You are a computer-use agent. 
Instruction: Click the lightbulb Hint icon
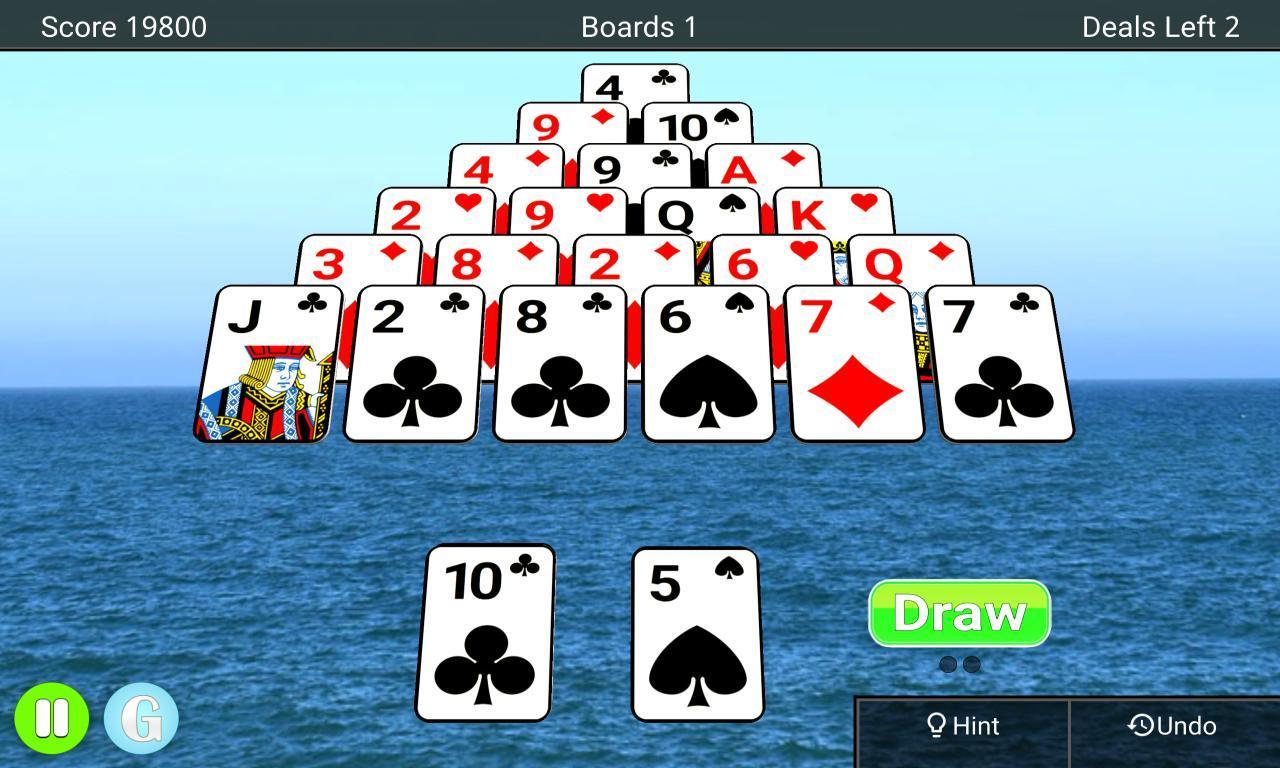click(x=938, y=726)
